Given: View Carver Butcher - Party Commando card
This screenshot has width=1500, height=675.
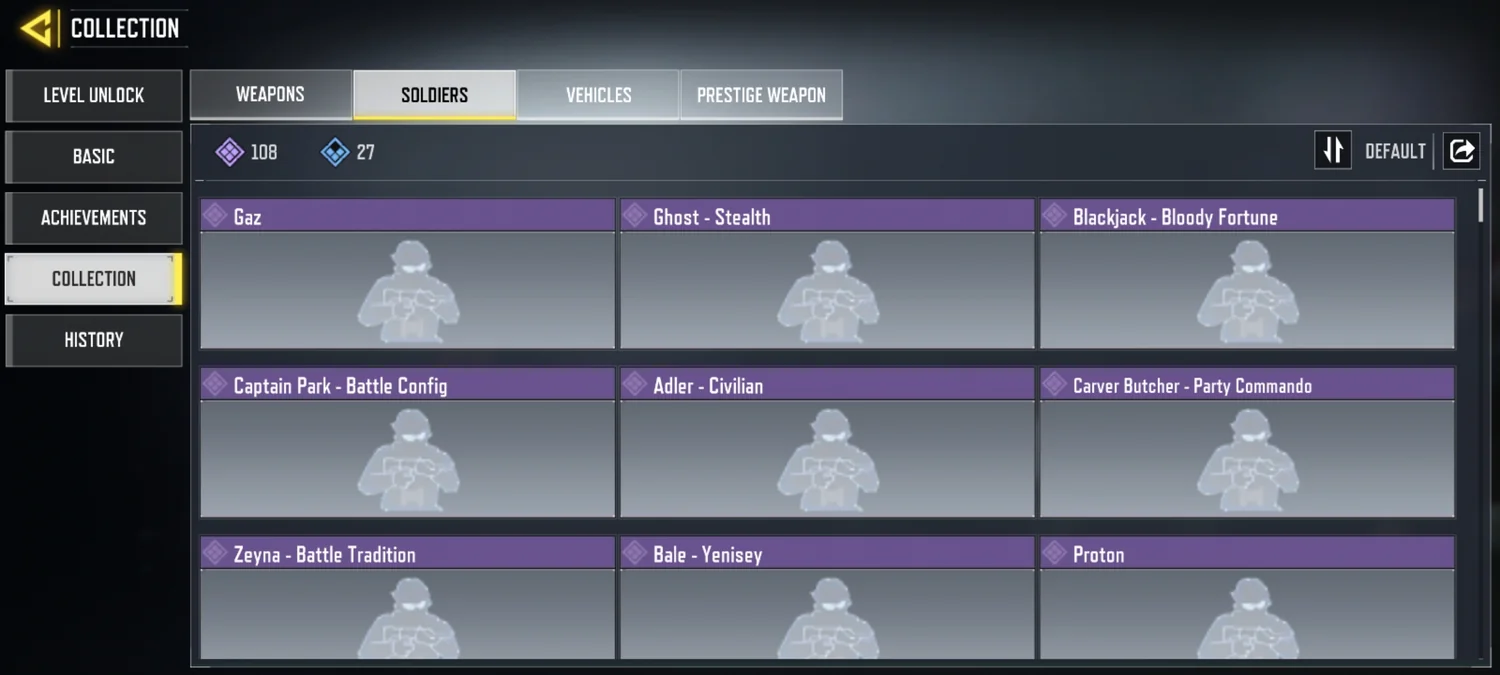Looking at the screenshot, I should 1247,443.
